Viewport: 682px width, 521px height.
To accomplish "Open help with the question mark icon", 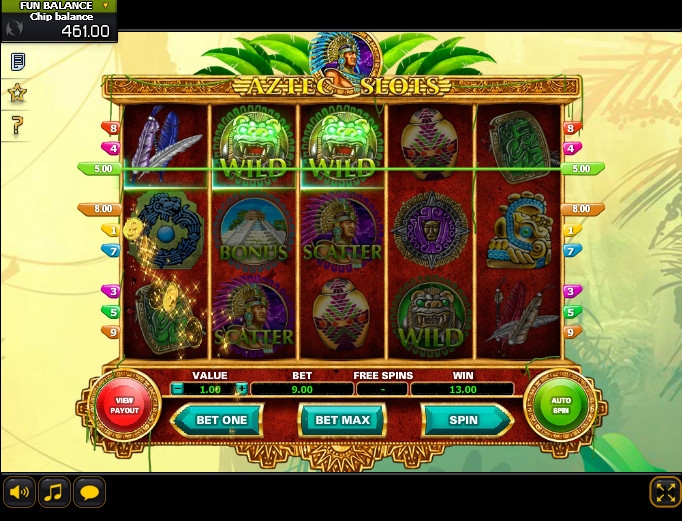I will [17, 125].
